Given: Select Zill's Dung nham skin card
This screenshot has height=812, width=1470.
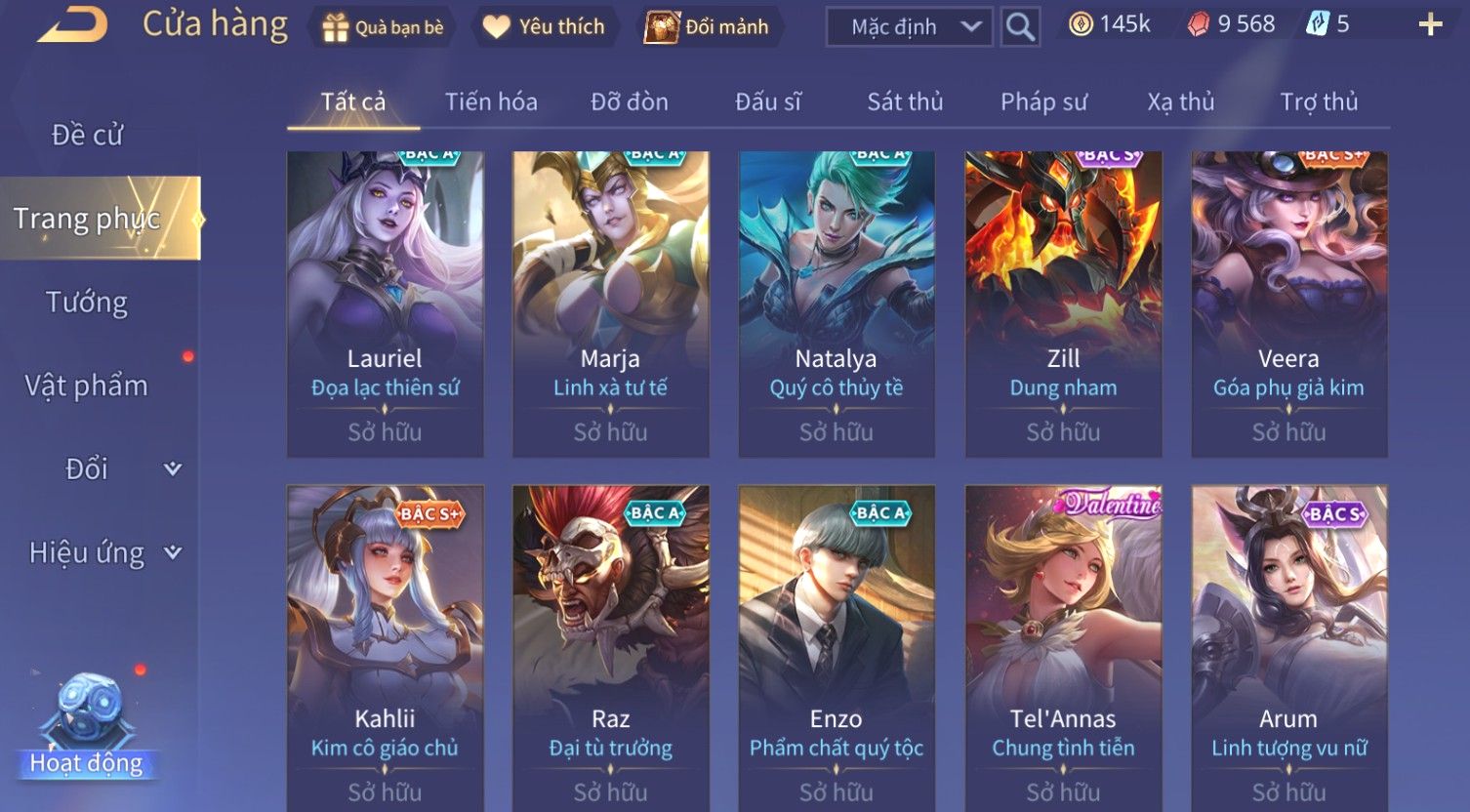Looking at the screenshot, I should (x=1063, y=304).
